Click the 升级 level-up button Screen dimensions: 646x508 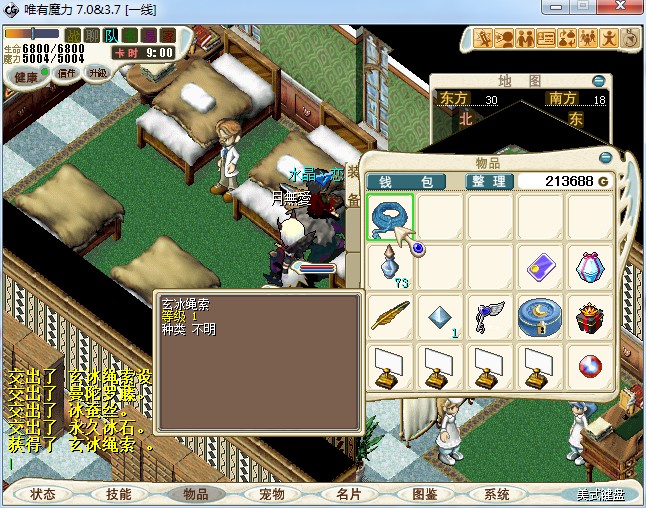point(98,73)
